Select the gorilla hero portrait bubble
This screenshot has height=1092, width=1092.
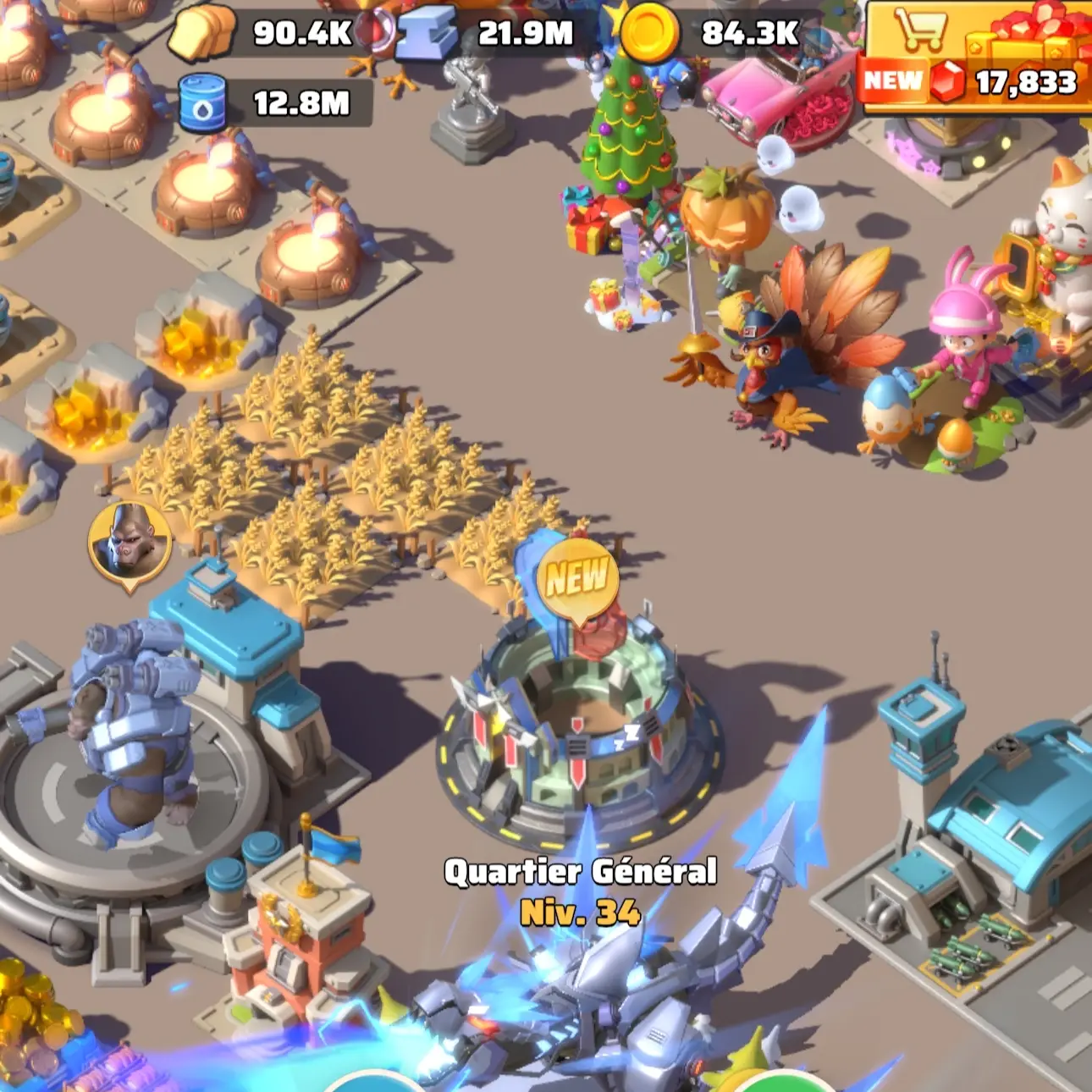click(129, 537)
